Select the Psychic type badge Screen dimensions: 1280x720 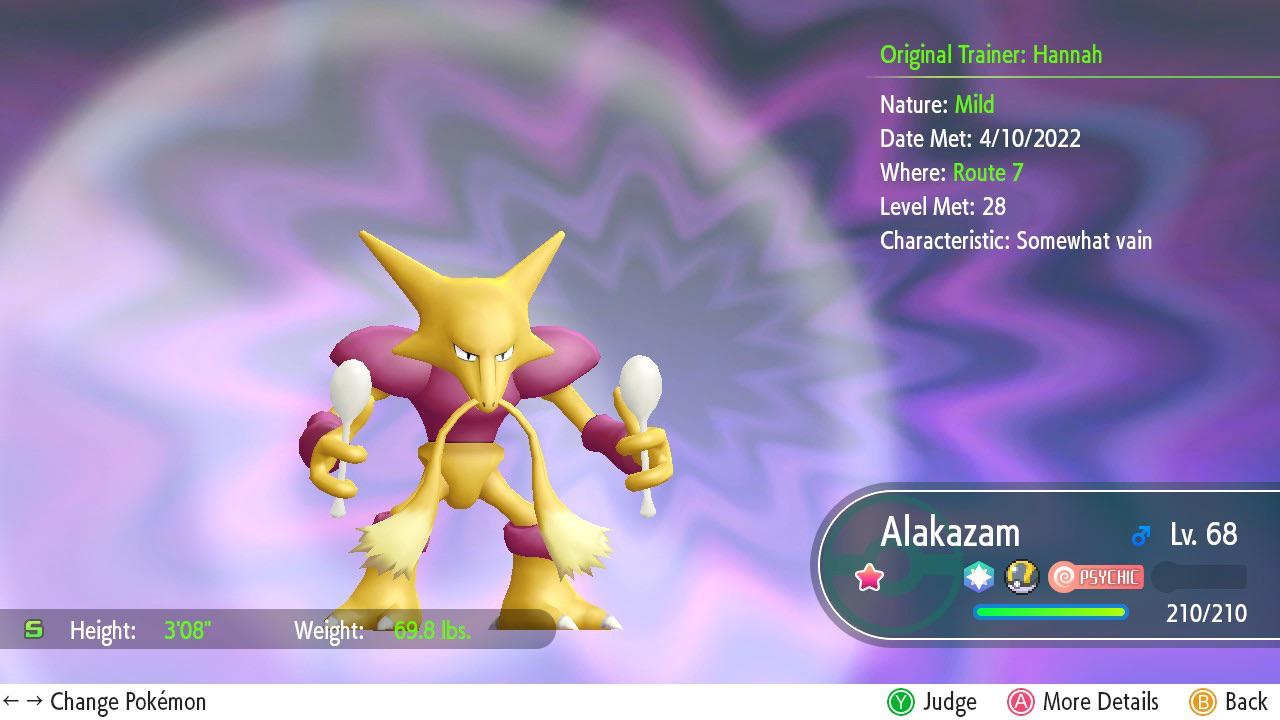coord(1096,577)
